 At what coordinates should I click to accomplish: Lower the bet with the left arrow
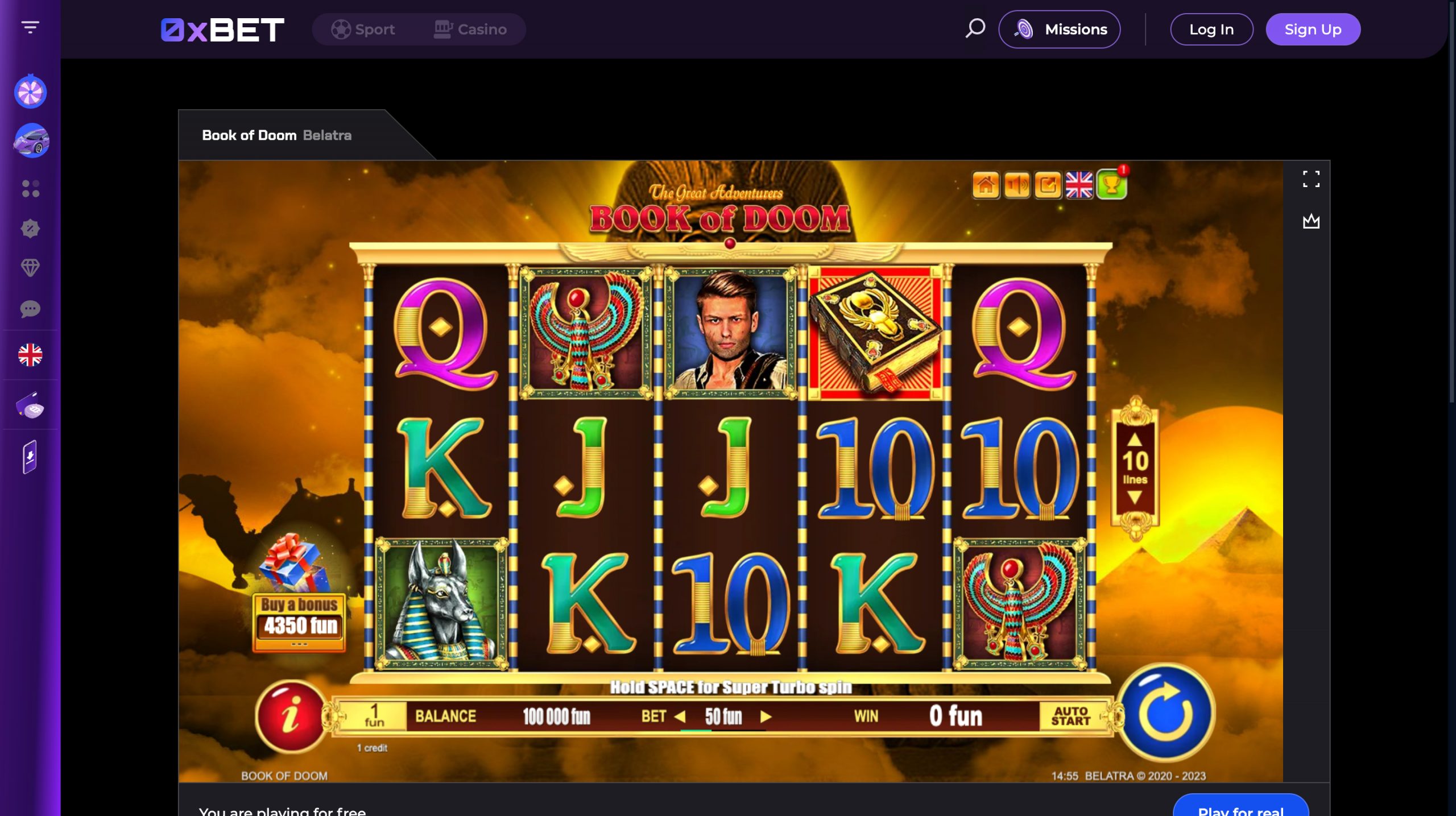tap(680, 718)
